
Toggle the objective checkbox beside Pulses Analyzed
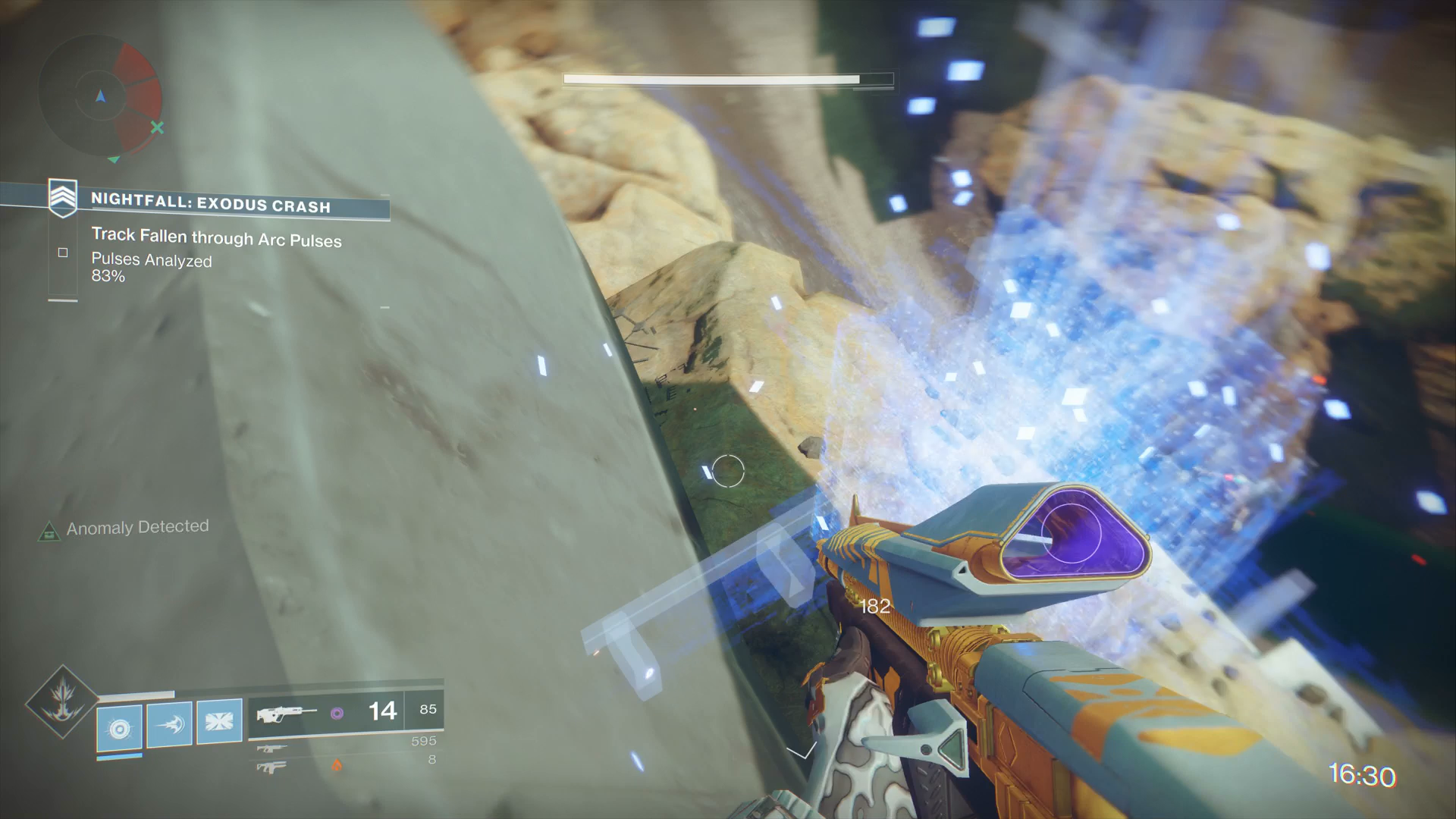pyautogui.click(x=63, y=253)
